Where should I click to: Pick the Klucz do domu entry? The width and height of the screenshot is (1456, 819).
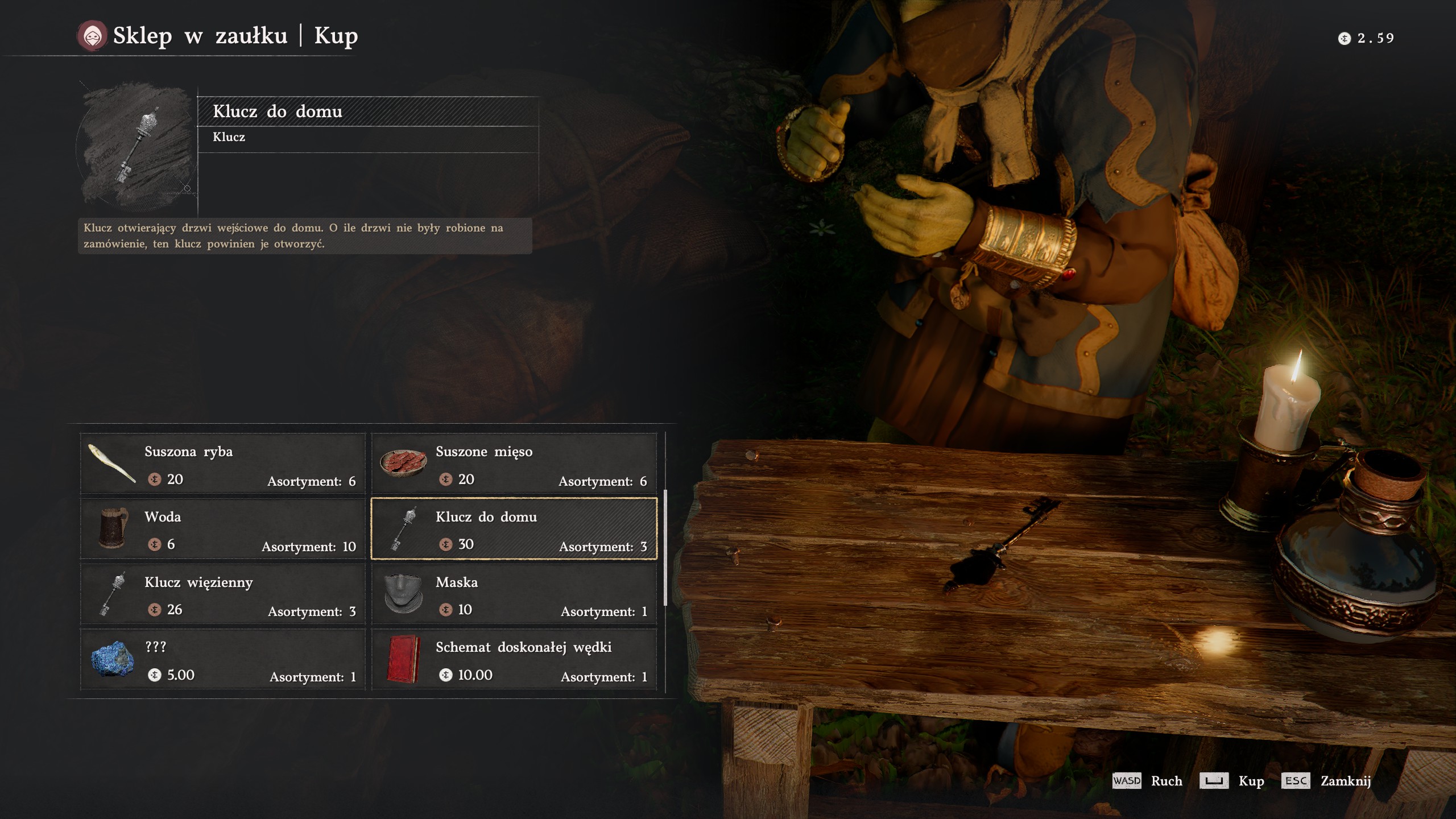(514, 529)
